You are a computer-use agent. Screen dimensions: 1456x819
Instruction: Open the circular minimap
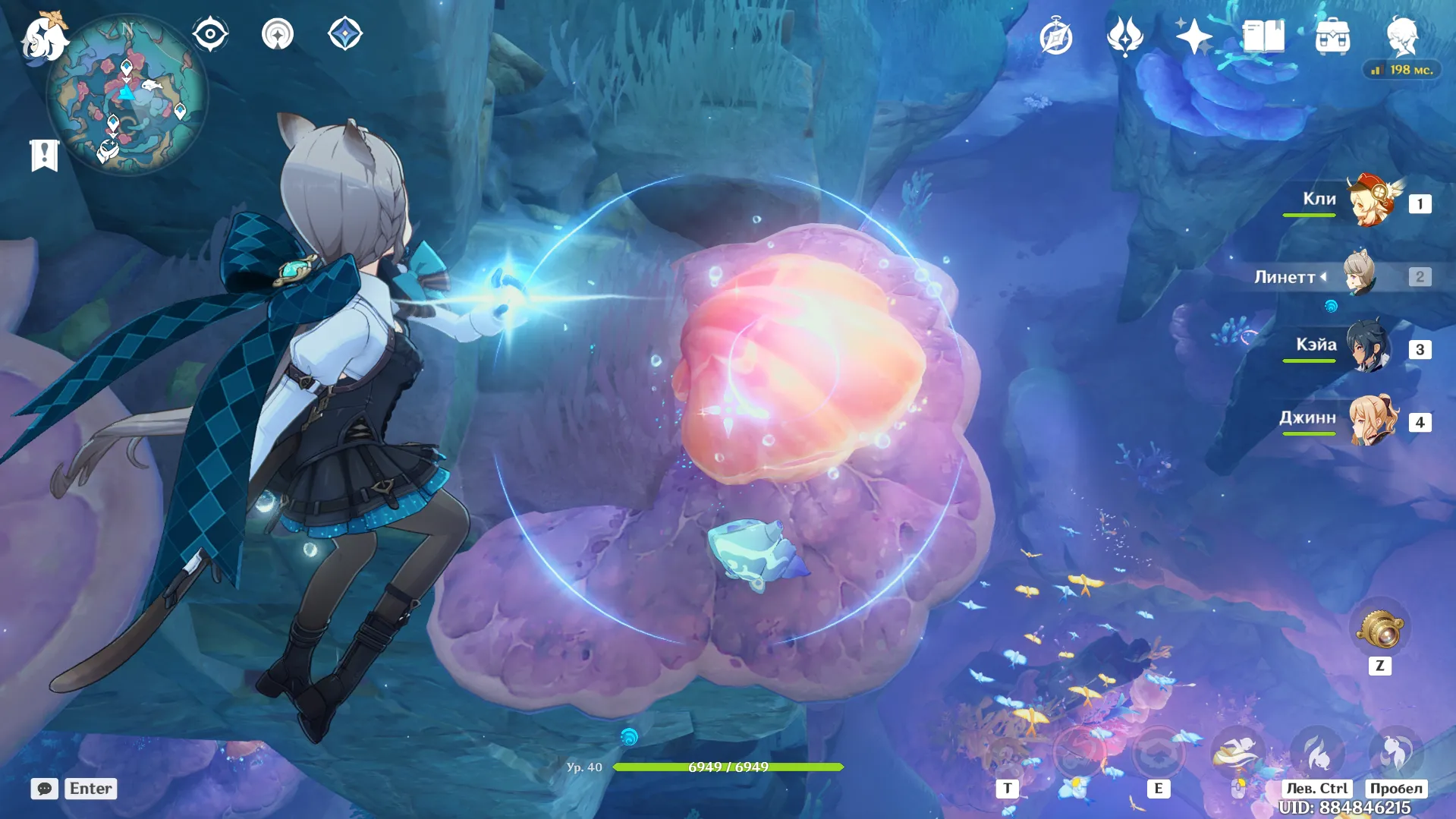127,95
